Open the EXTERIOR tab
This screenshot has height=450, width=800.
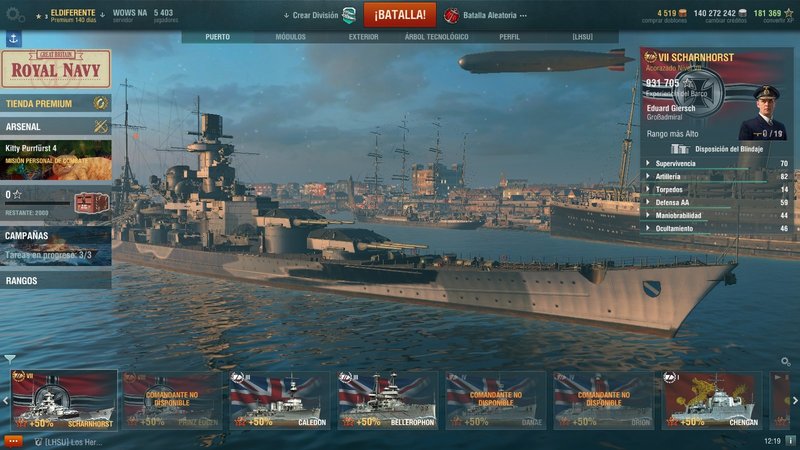[363, 37]
